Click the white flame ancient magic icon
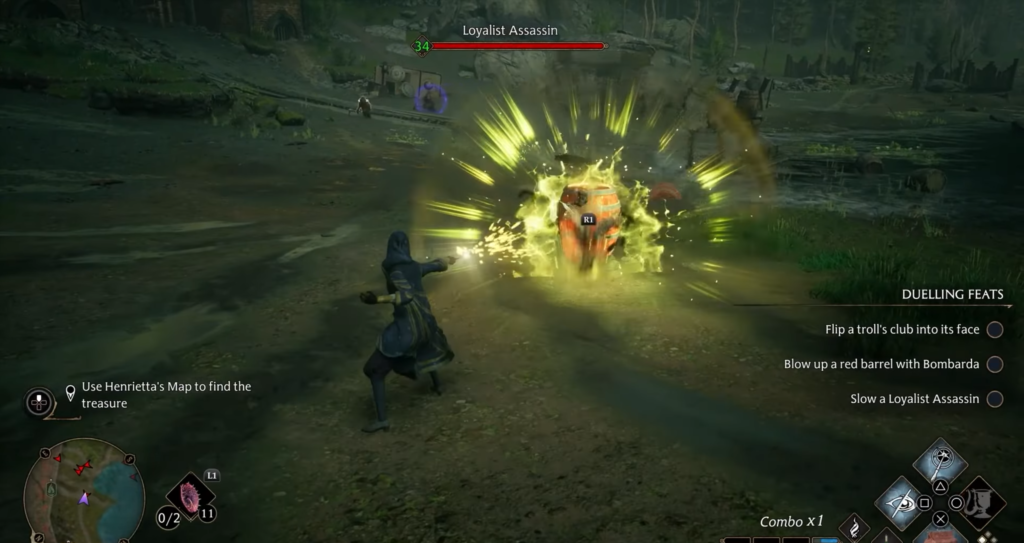 (853, 526)
